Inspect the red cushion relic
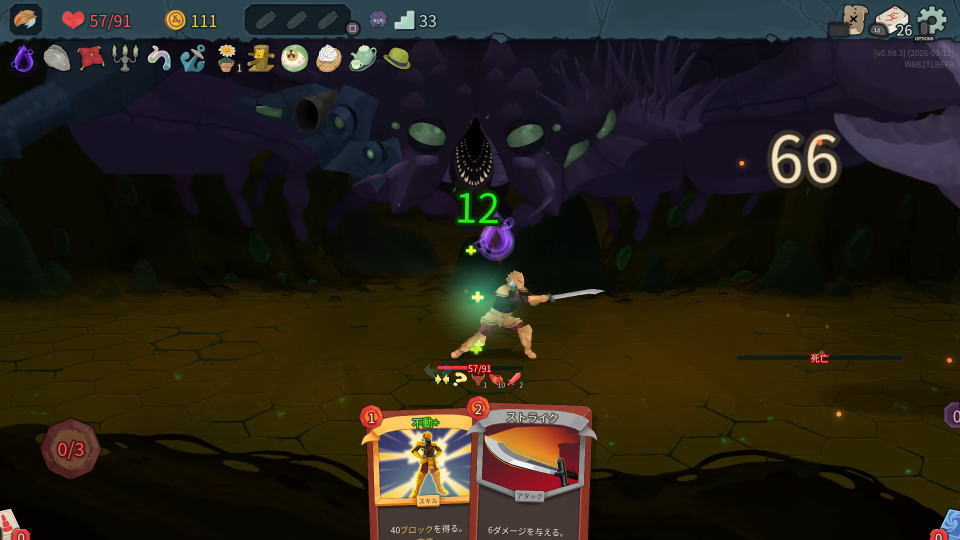The width and height of the screenshot is (960, 540). (x=91, y=58)
